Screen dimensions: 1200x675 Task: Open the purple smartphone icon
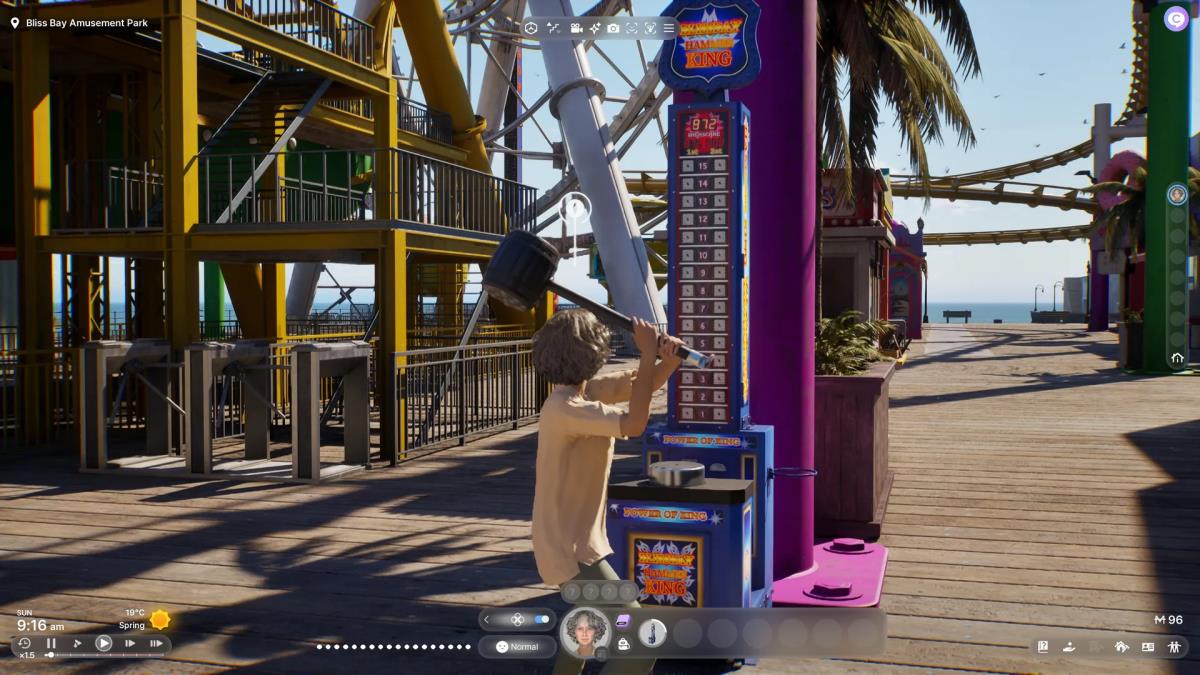click(x=623, y=621)
